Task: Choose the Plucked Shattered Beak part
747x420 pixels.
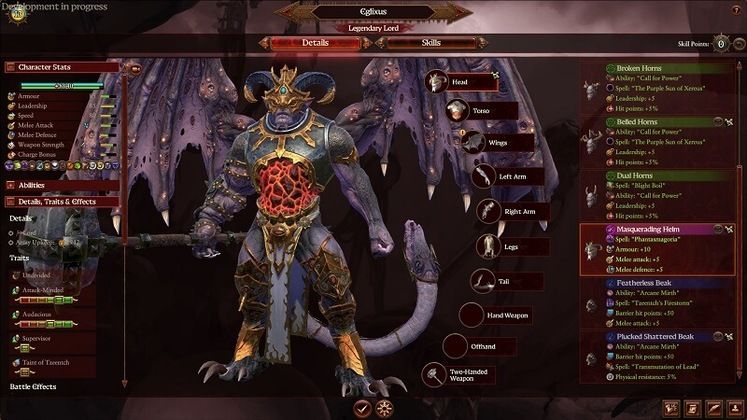Action: click(x=664, y=356)
